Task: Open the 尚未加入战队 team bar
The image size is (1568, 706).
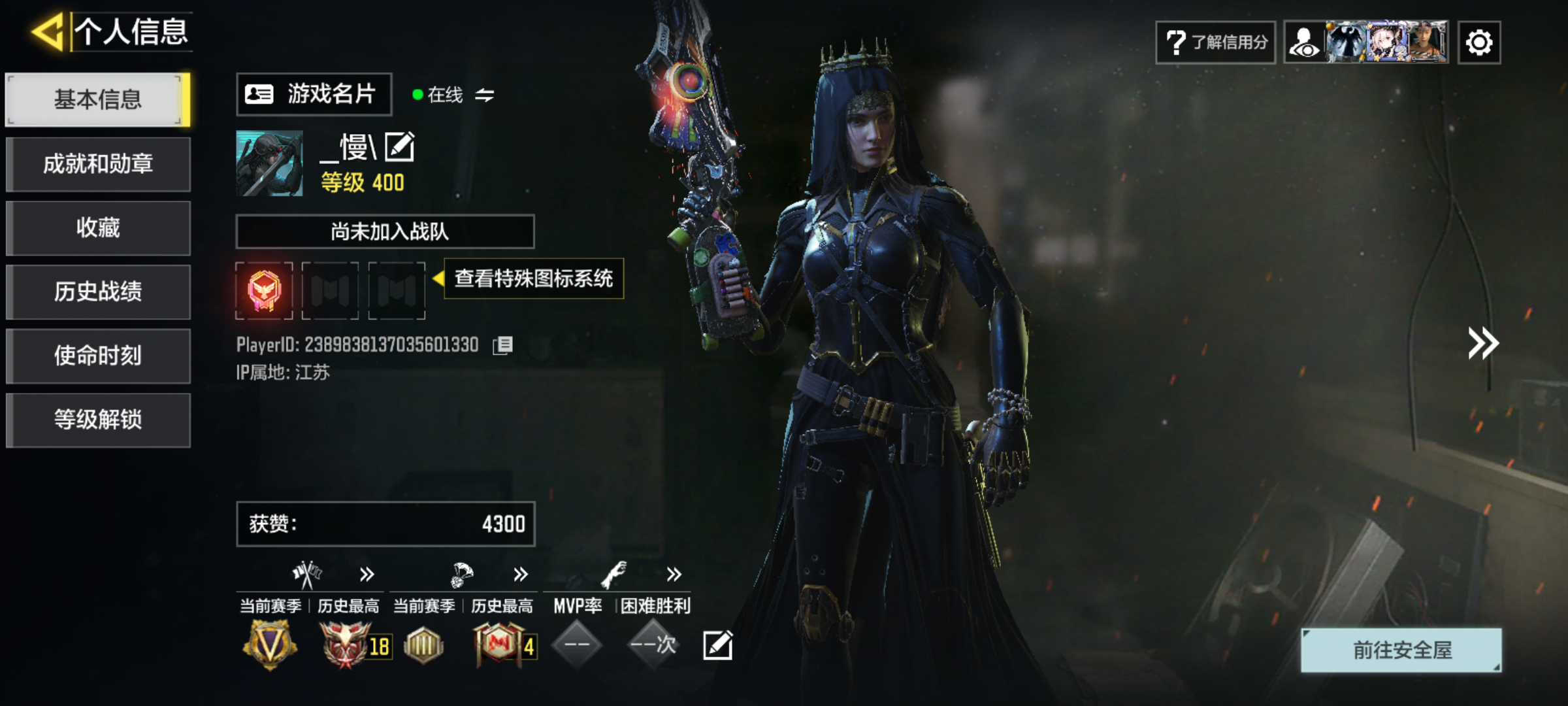Action: click(x=385, y=231)
